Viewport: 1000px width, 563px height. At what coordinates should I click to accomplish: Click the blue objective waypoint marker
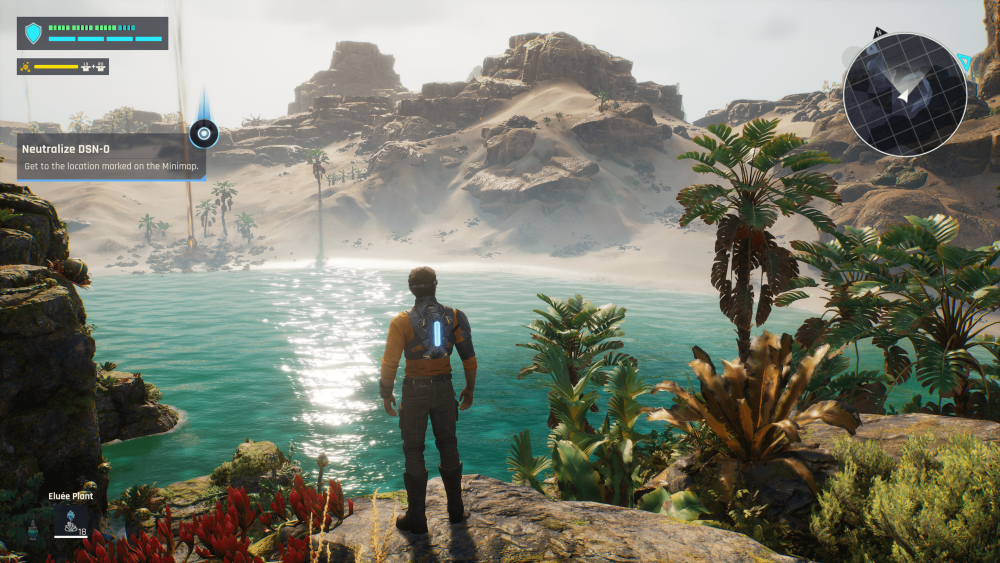coord(204,132)
